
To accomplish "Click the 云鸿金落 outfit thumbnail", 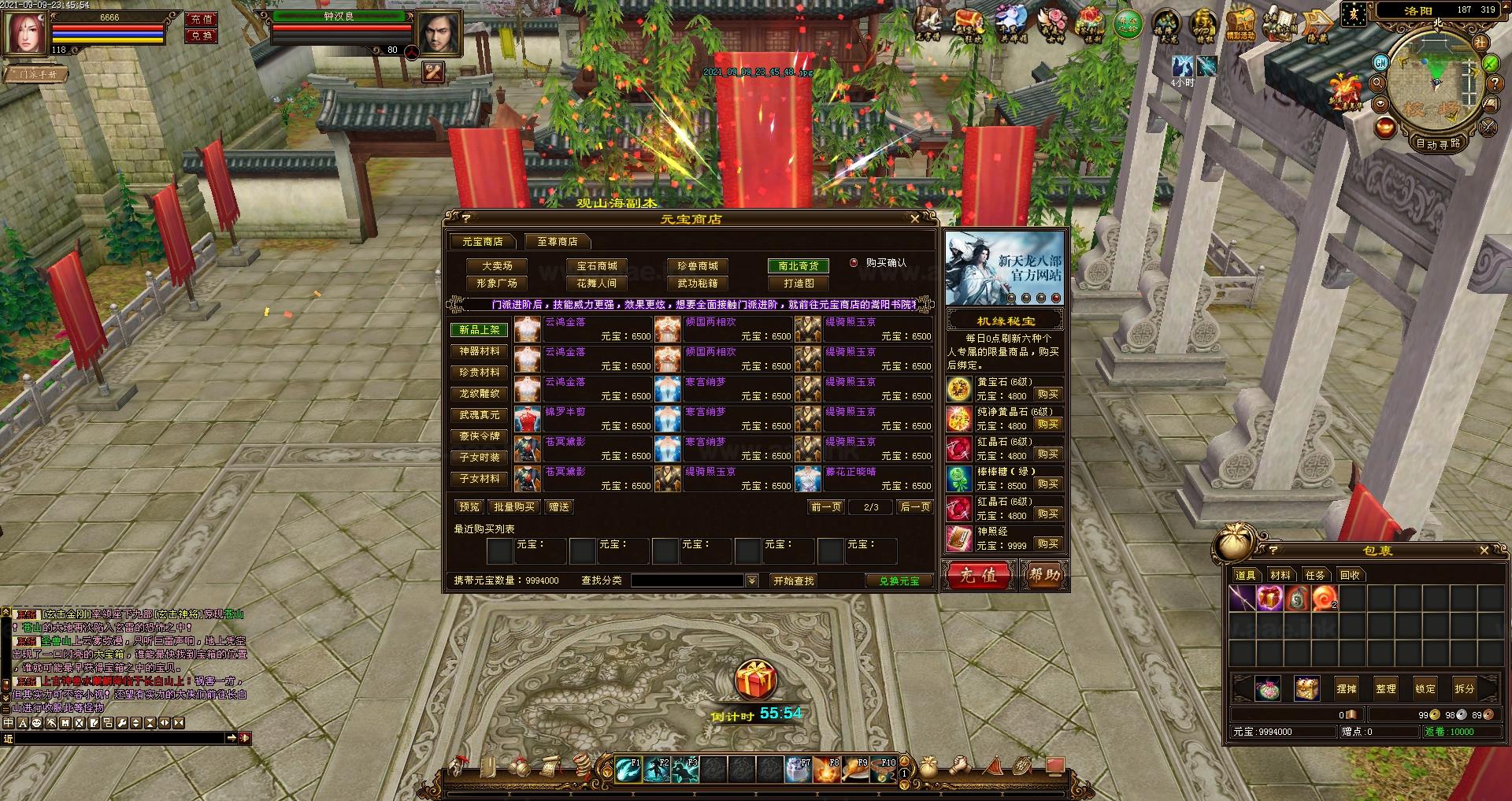I will coord(526,332).
